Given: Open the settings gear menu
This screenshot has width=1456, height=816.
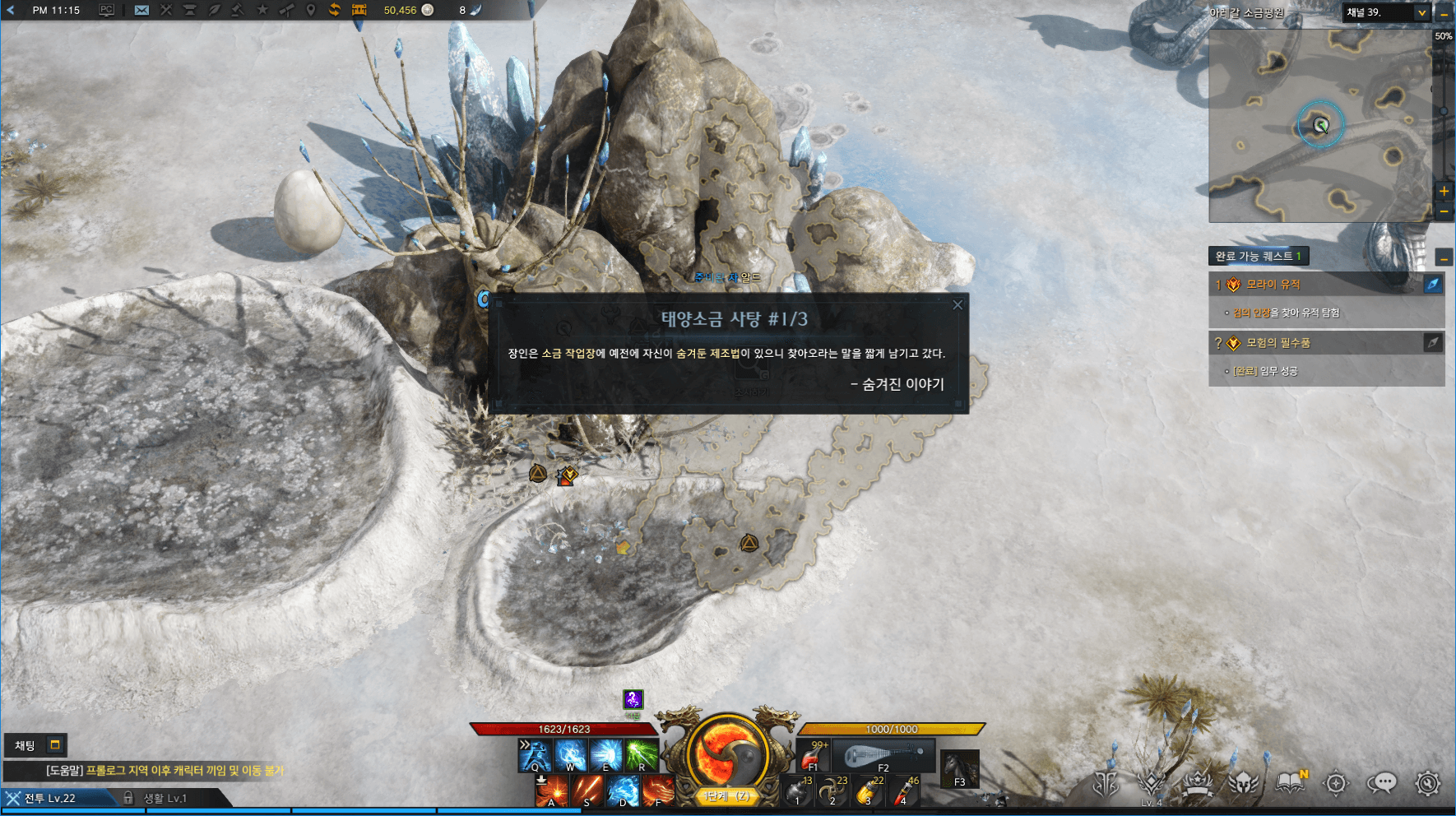Looking at the screenshot, I should click(1428, 783).
